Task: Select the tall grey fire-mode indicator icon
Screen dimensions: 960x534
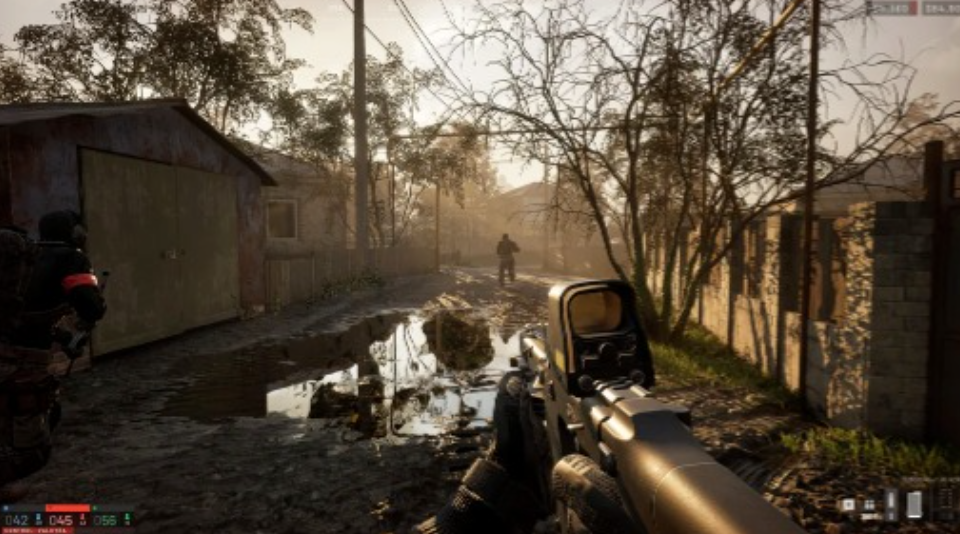Action: 890,504
